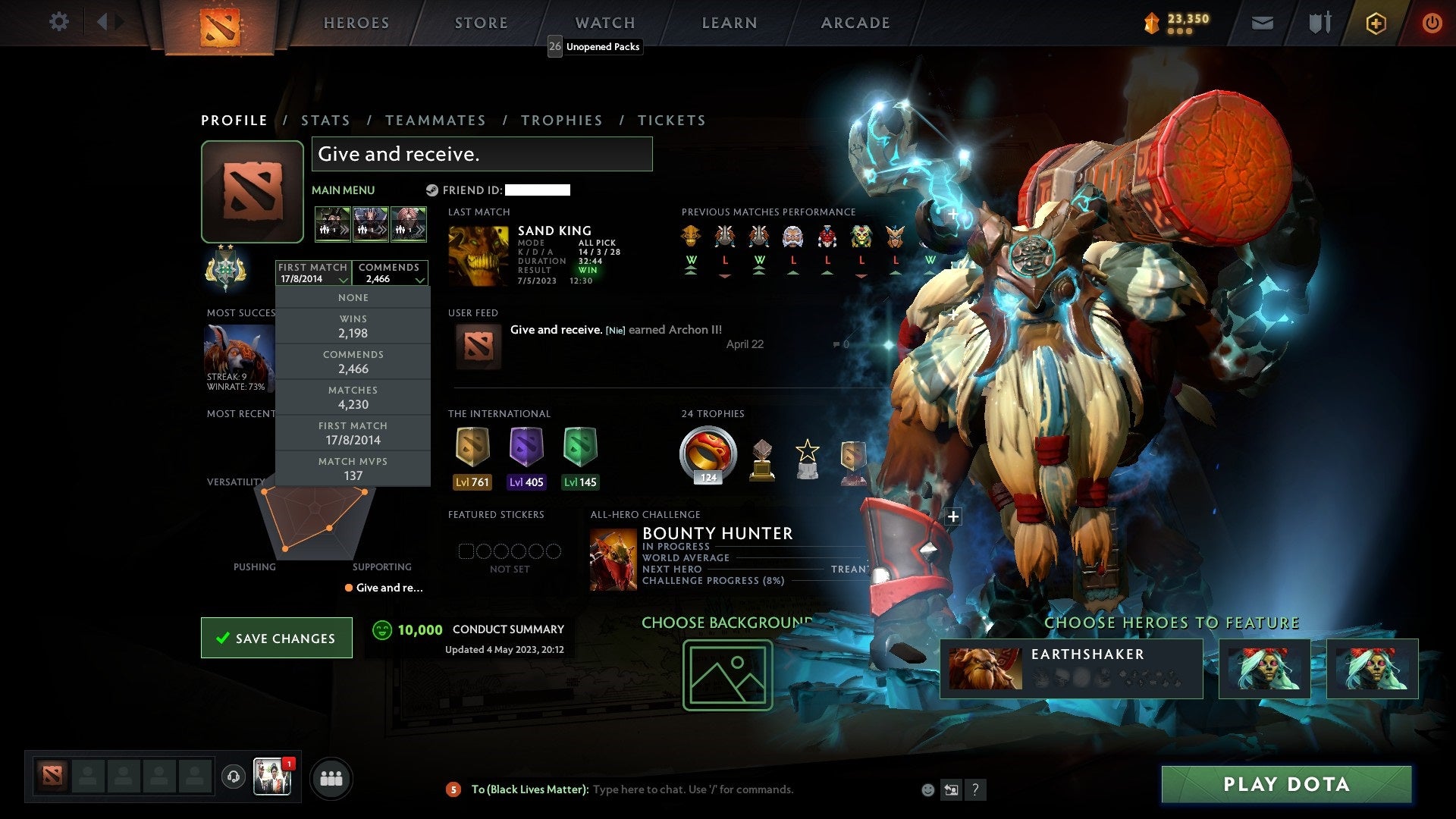
Task: Click the Play Dota button
Action: pos(1286,784)
